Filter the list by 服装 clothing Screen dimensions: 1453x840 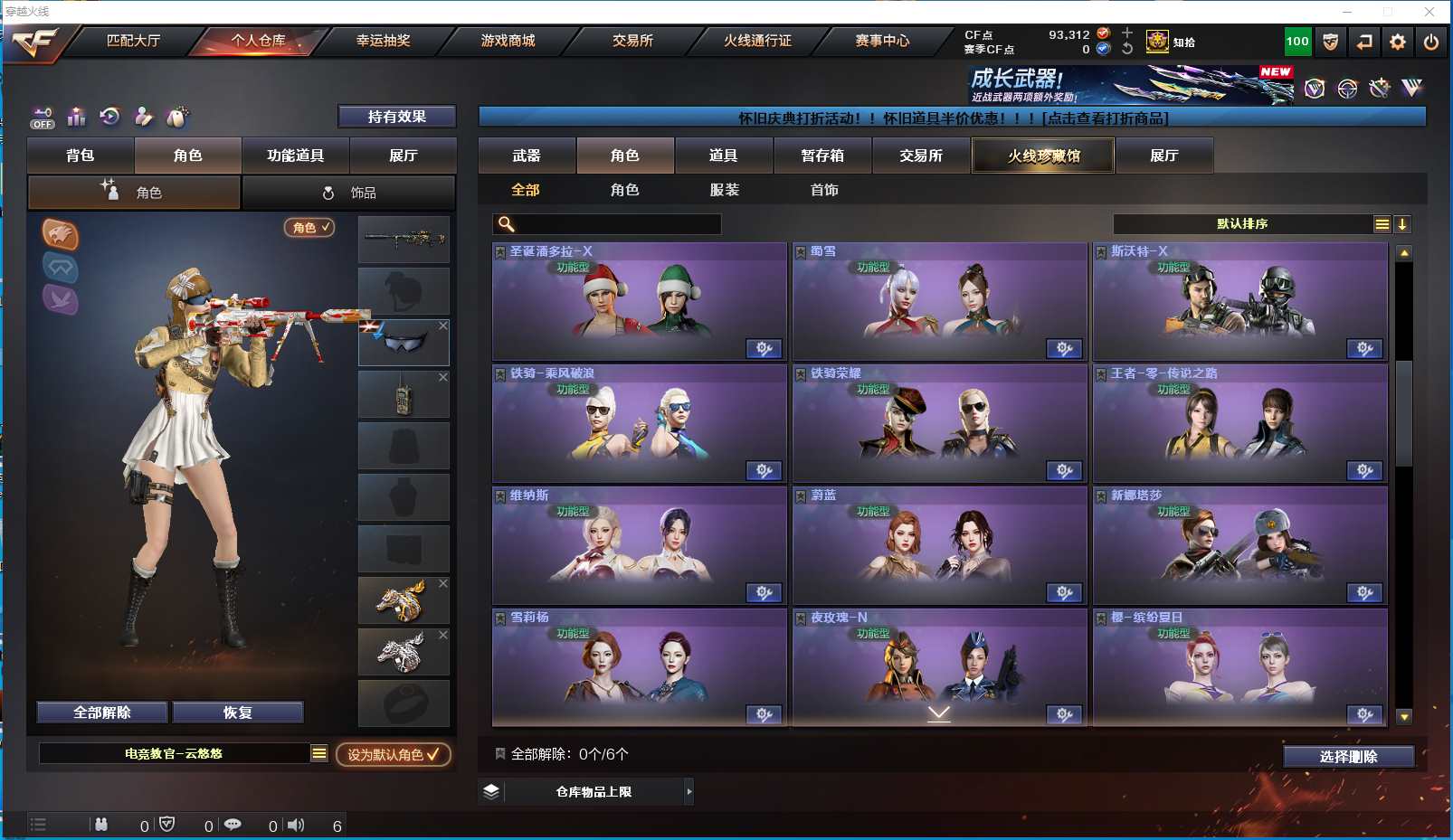(x=725, y=190)
